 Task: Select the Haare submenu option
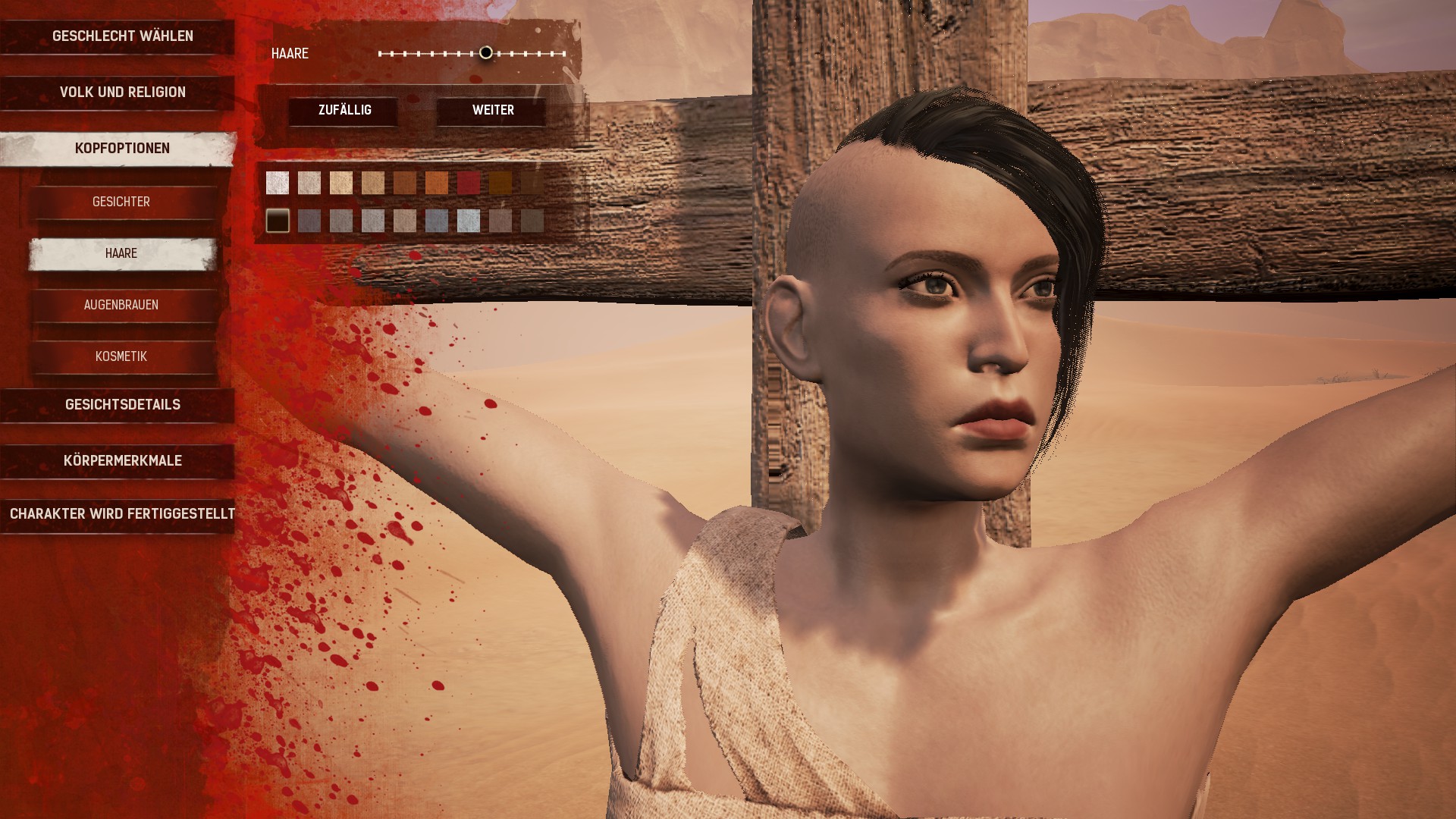pos(121,253)
